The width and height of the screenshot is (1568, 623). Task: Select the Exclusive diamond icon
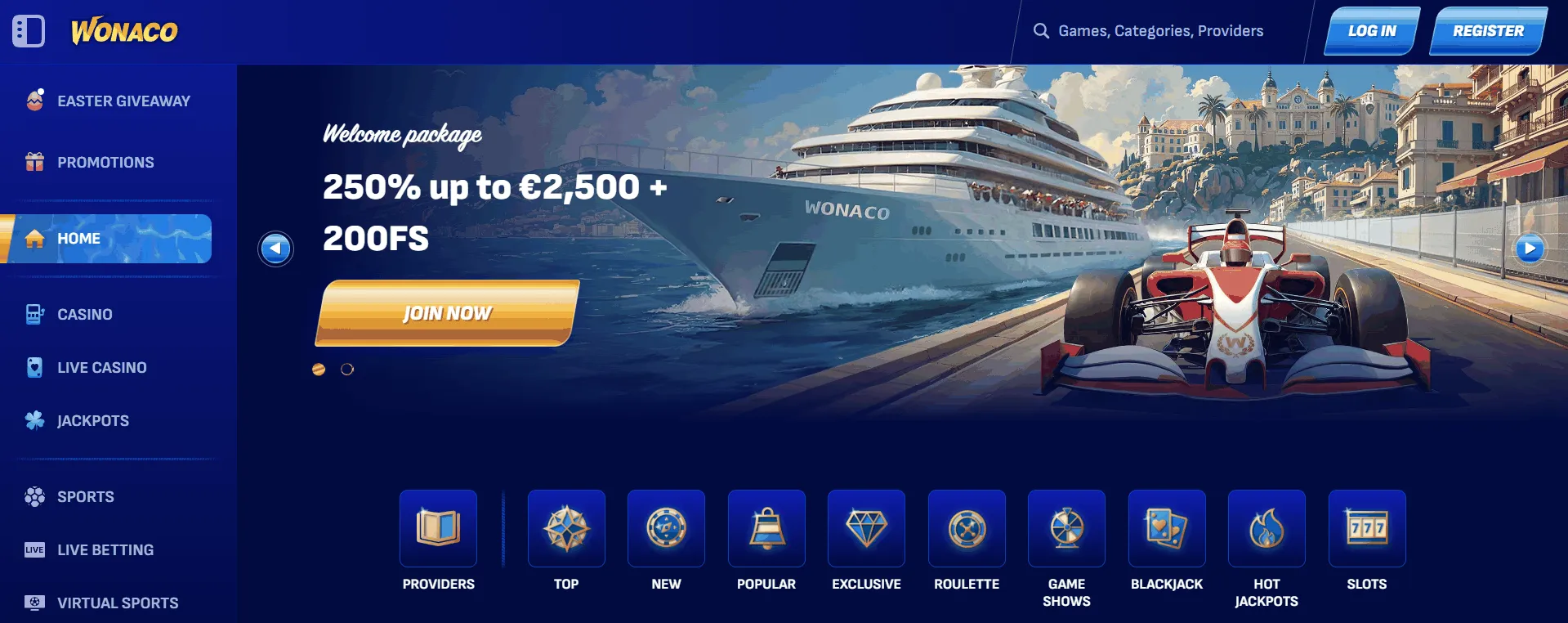point(866,528)
